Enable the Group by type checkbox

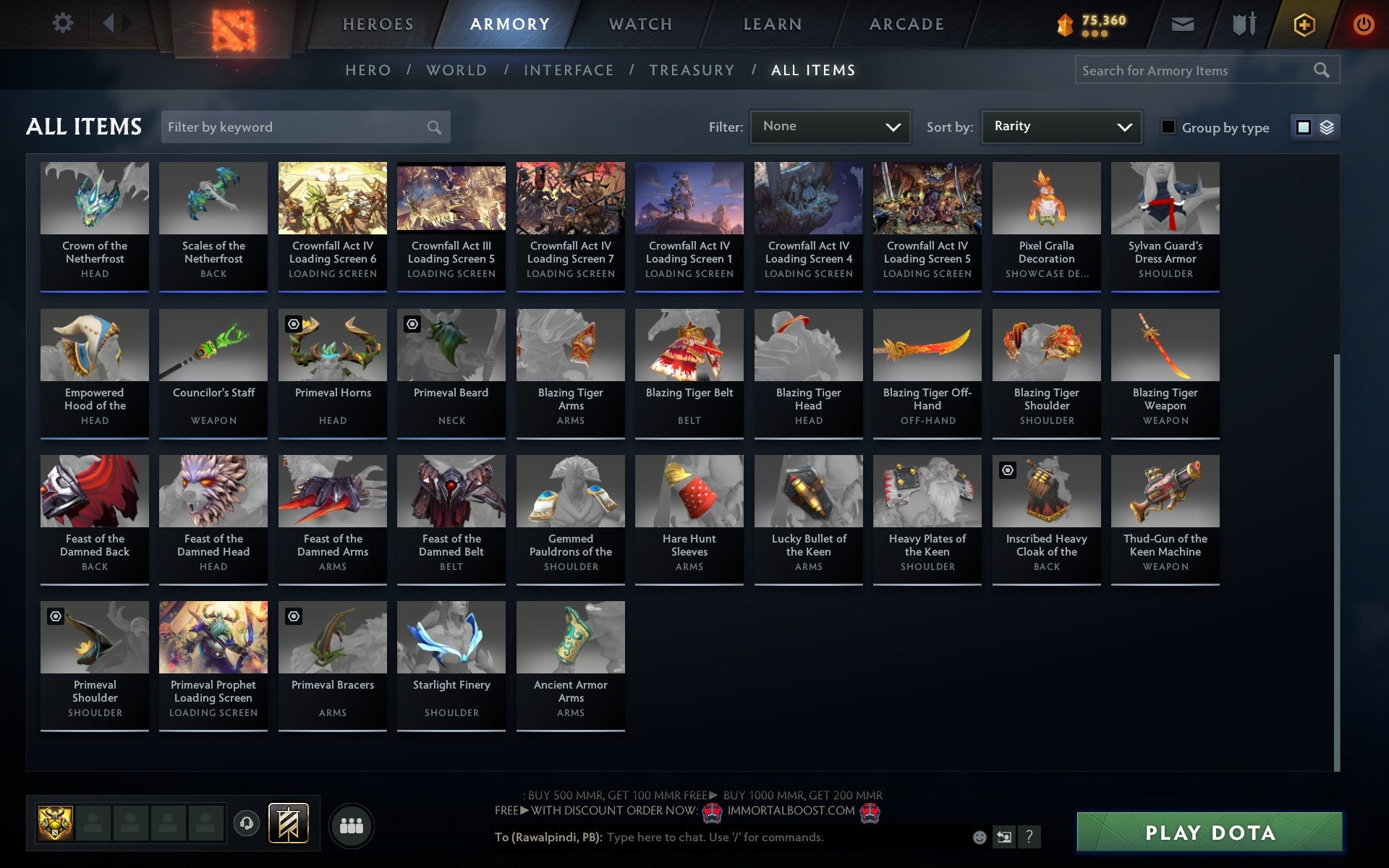click(x=1167, y=127)
